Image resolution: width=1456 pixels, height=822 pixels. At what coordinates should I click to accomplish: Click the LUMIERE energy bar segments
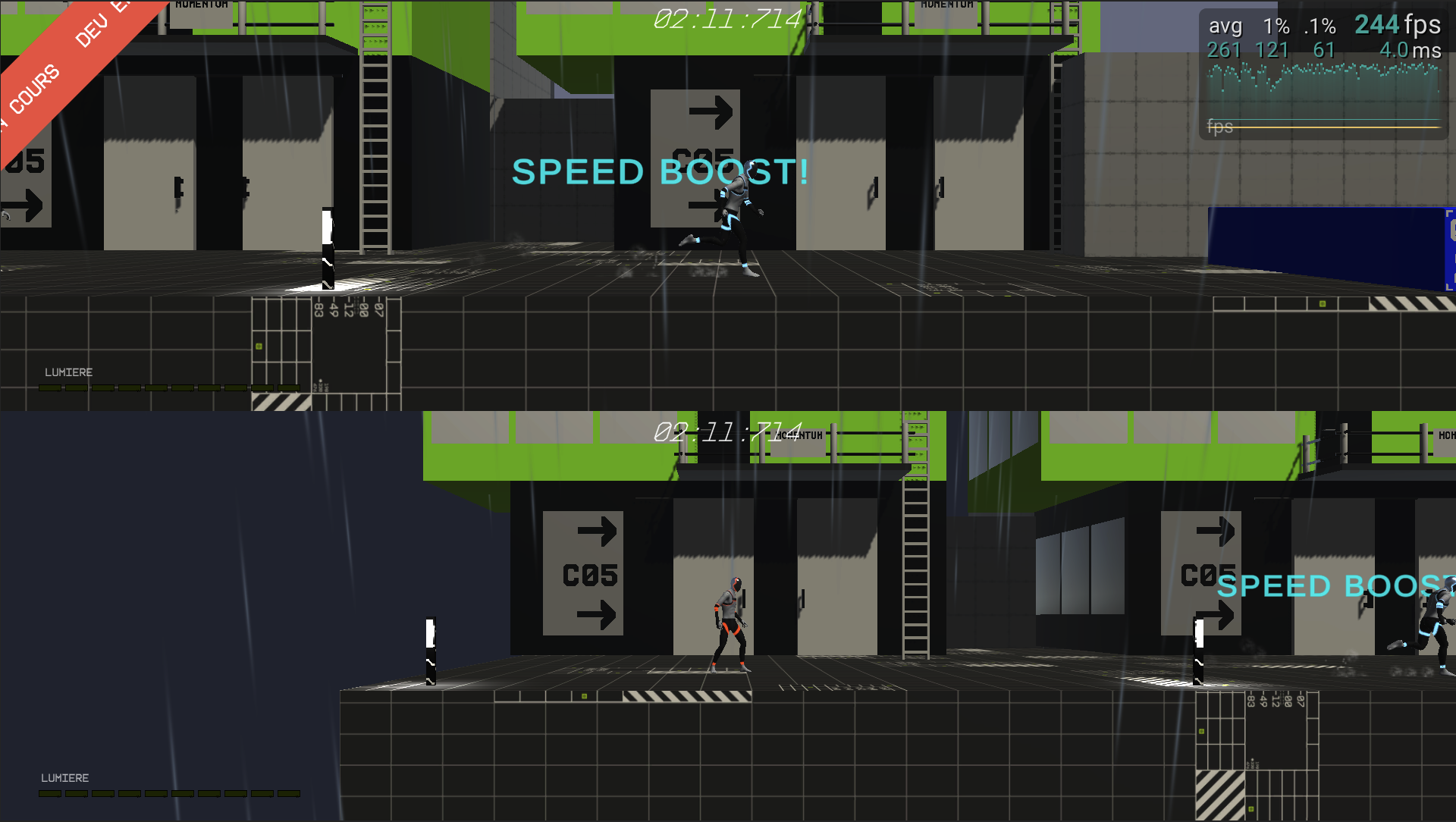[171, 386]
